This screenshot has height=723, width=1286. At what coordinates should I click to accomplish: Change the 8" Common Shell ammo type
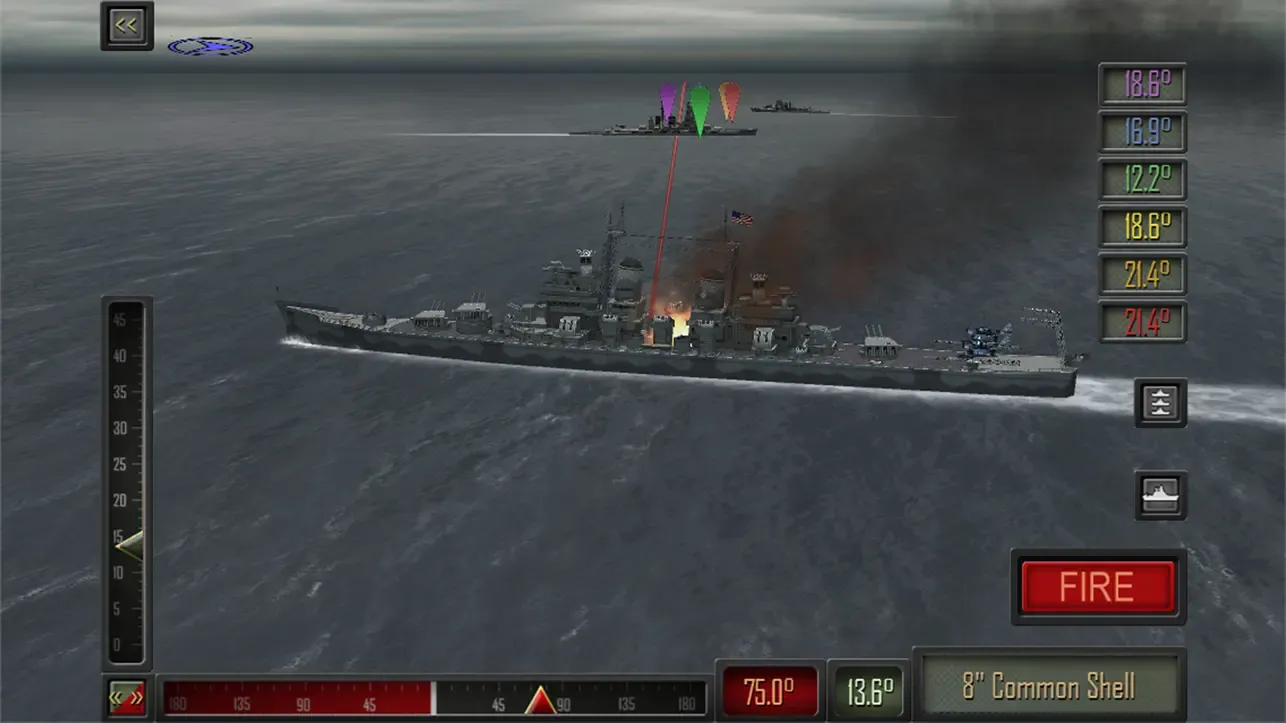(x=1048, y=687)
